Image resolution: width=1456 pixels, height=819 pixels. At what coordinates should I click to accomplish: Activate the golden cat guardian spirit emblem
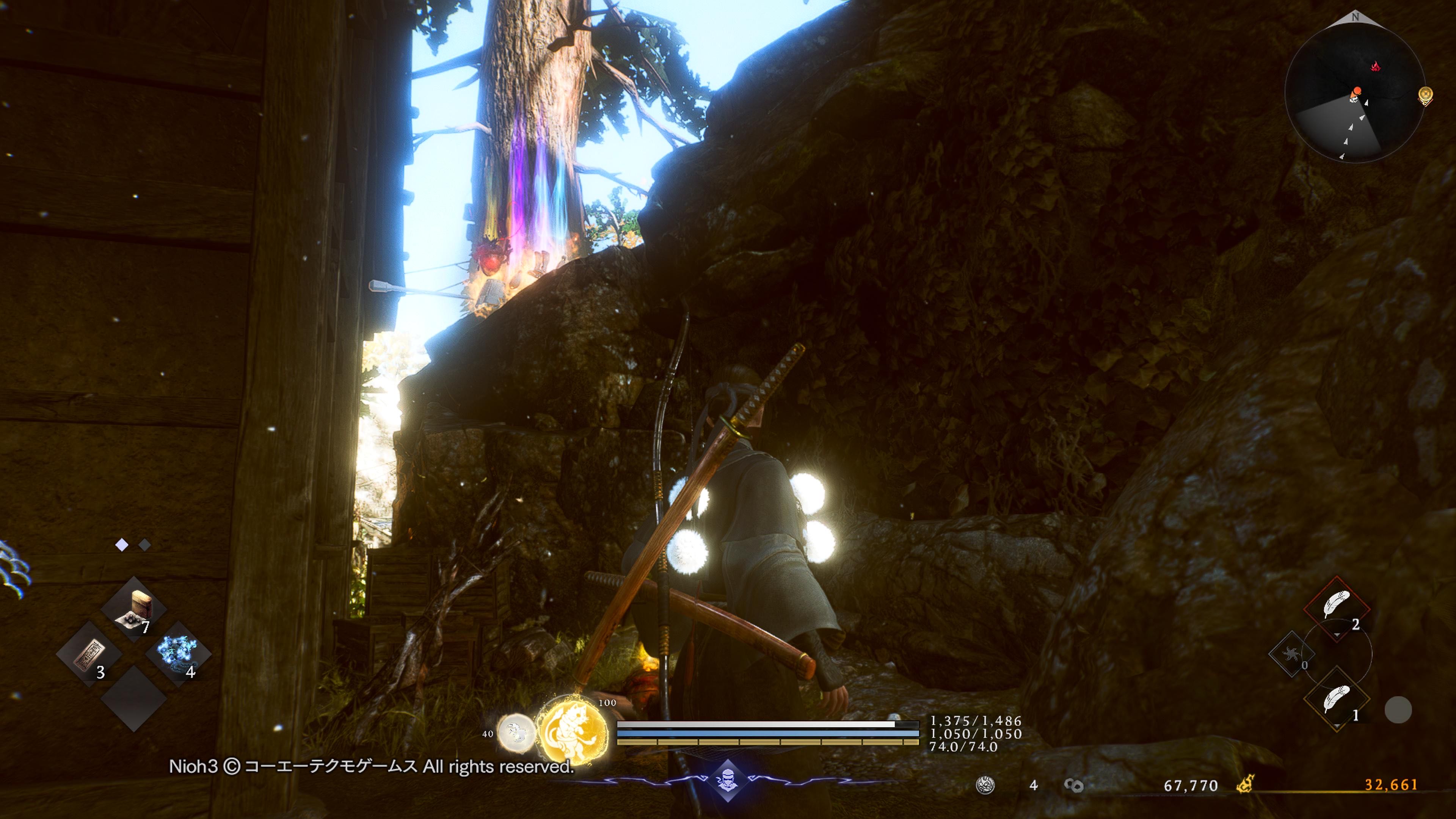pos(571,731)
